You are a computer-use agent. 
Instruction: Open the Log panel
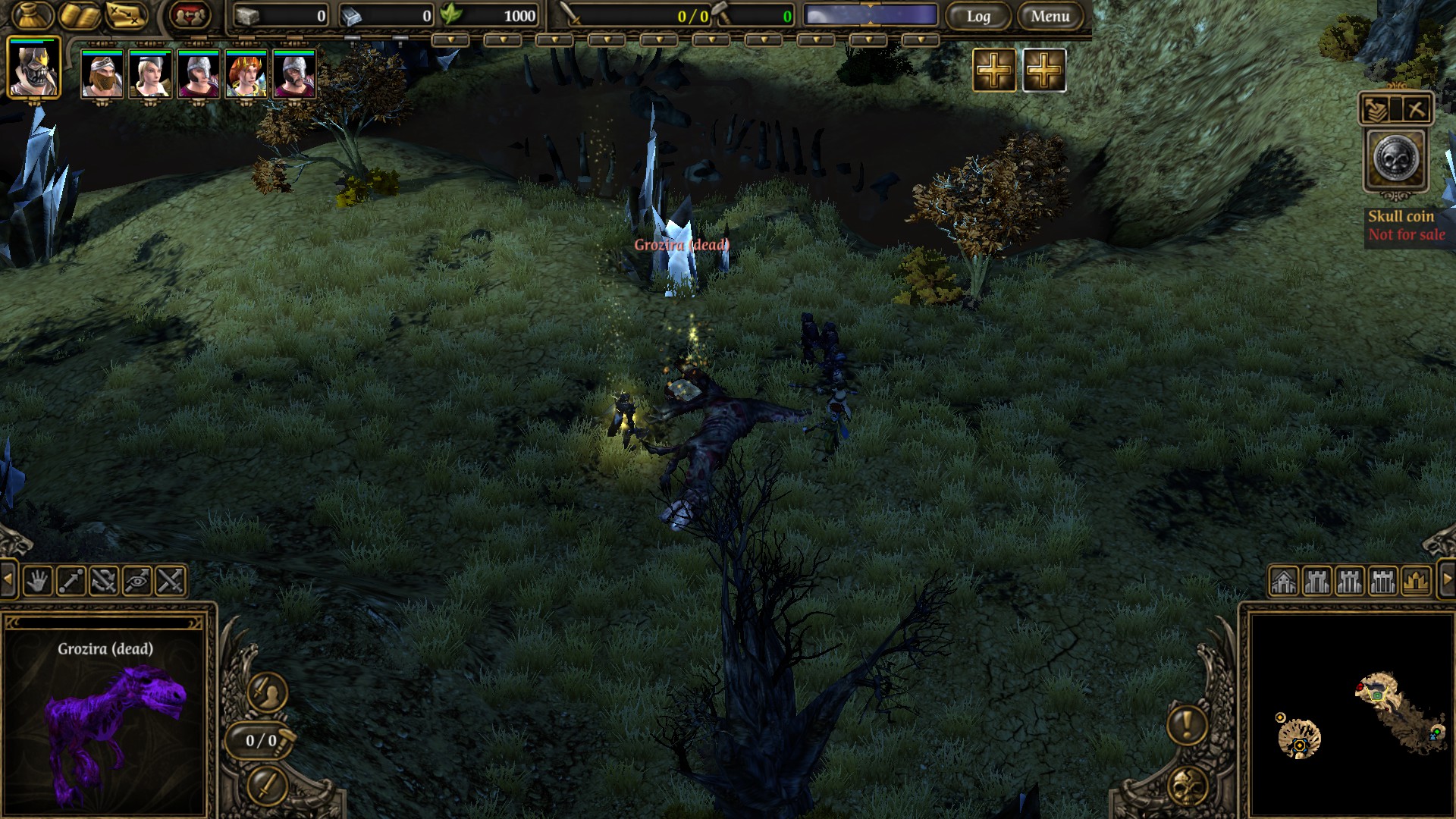tap(978, 16)
